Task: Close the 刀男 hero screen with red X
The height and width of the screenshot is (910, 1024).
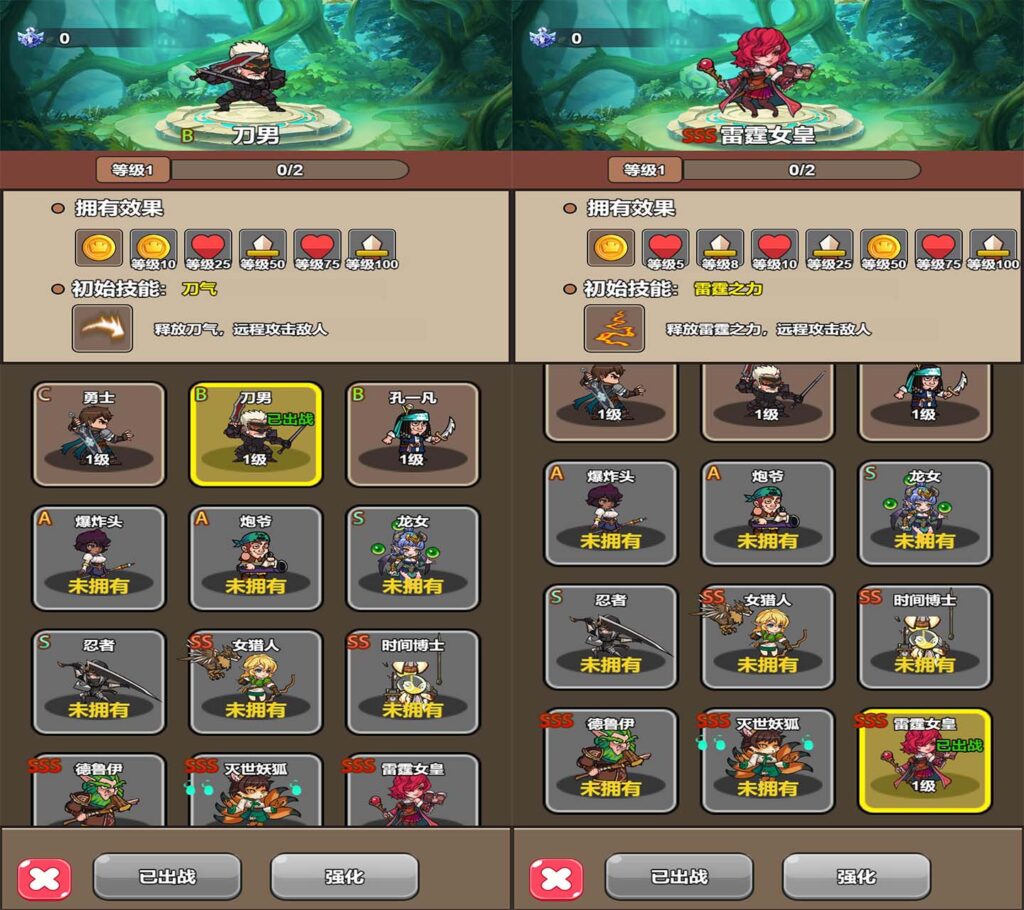Action: pyautogui.click(x=45, y=878)
